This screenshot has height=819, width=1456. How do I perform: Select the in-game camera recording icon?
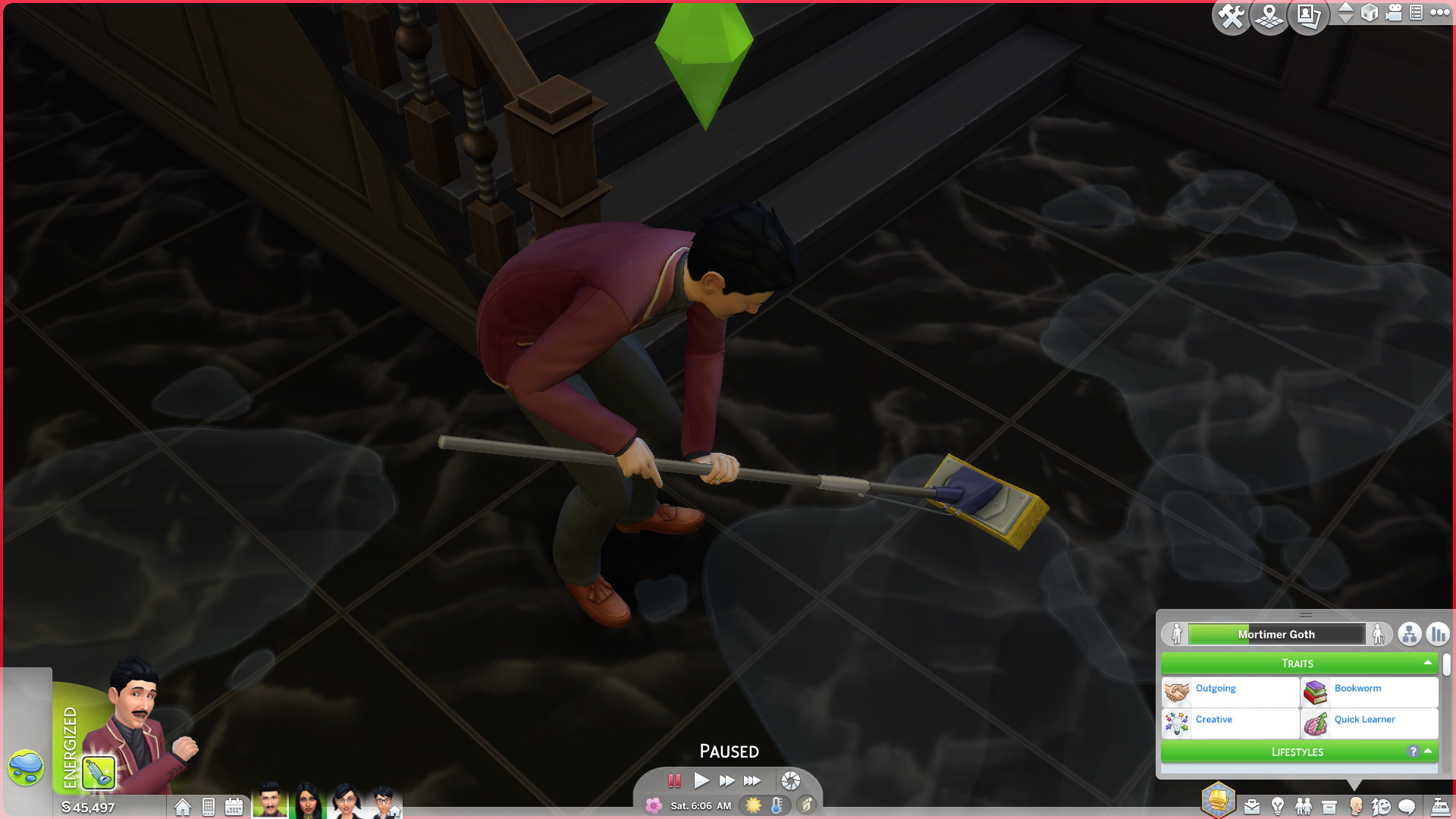pos(1393,14)
